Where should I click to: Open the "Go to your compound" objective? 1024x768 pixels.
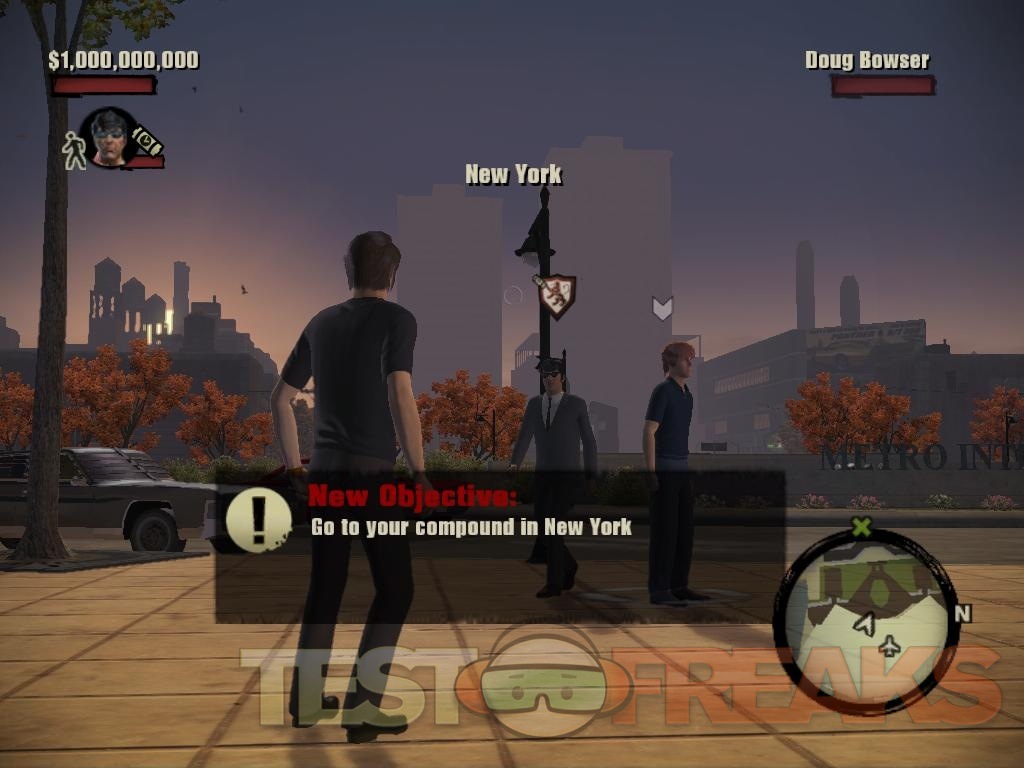(x=471, y=527)
